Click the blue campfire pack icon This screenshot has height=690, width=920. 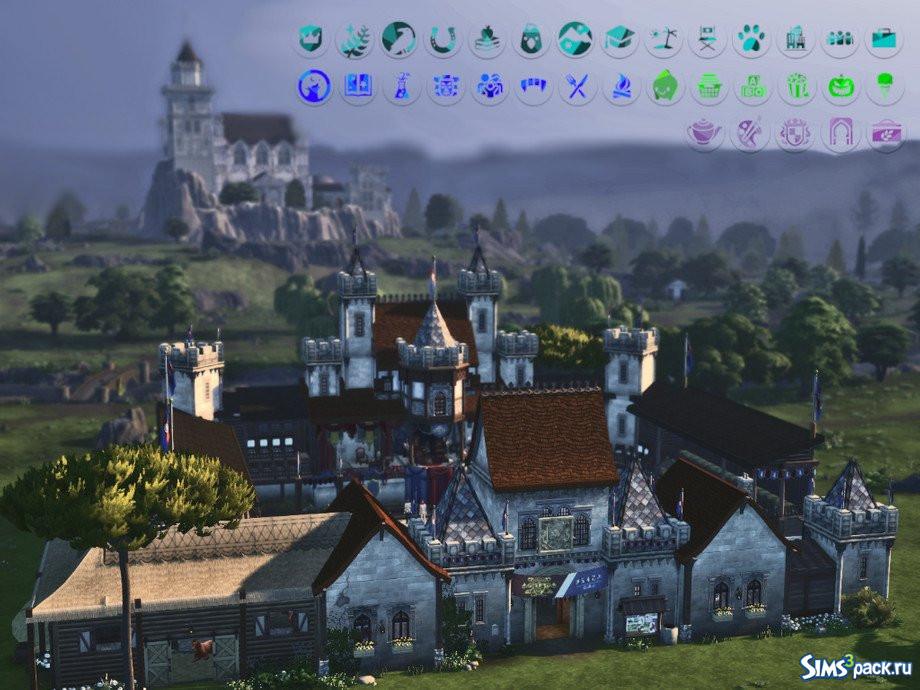pyautogui.click(x=620, y=86)
